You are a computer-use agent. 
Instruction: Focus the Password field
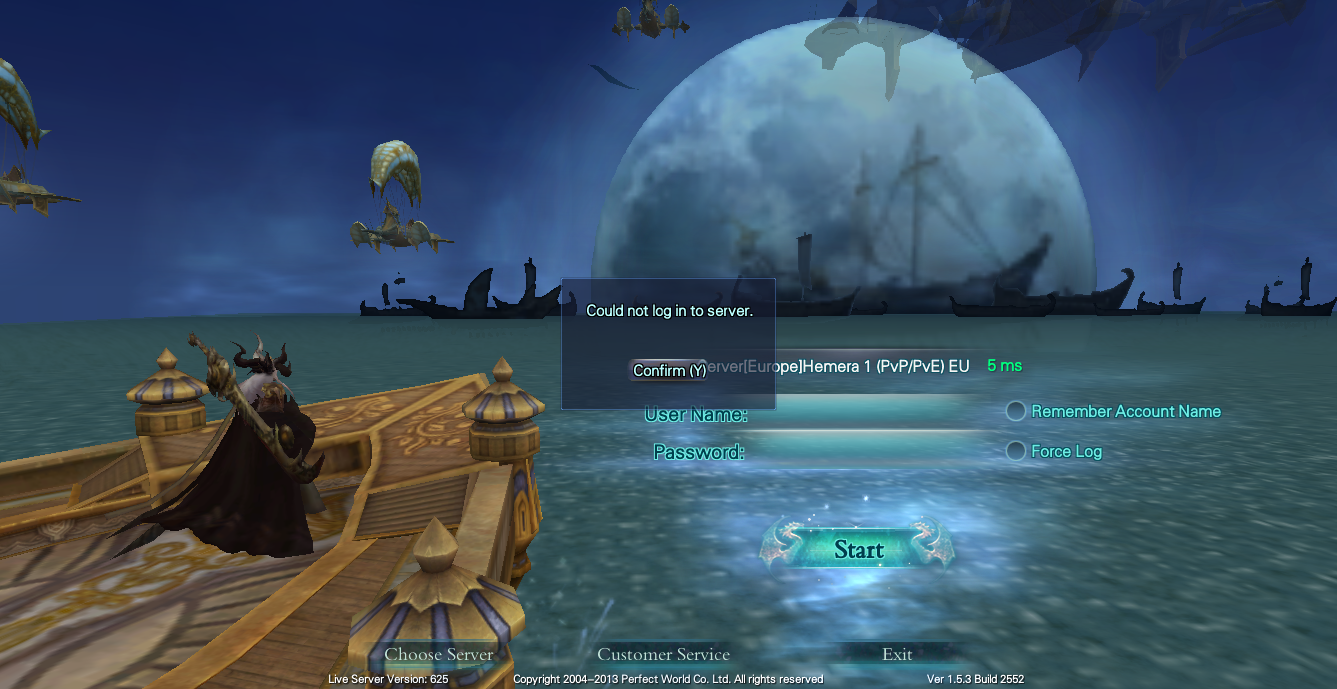[870, 452]
